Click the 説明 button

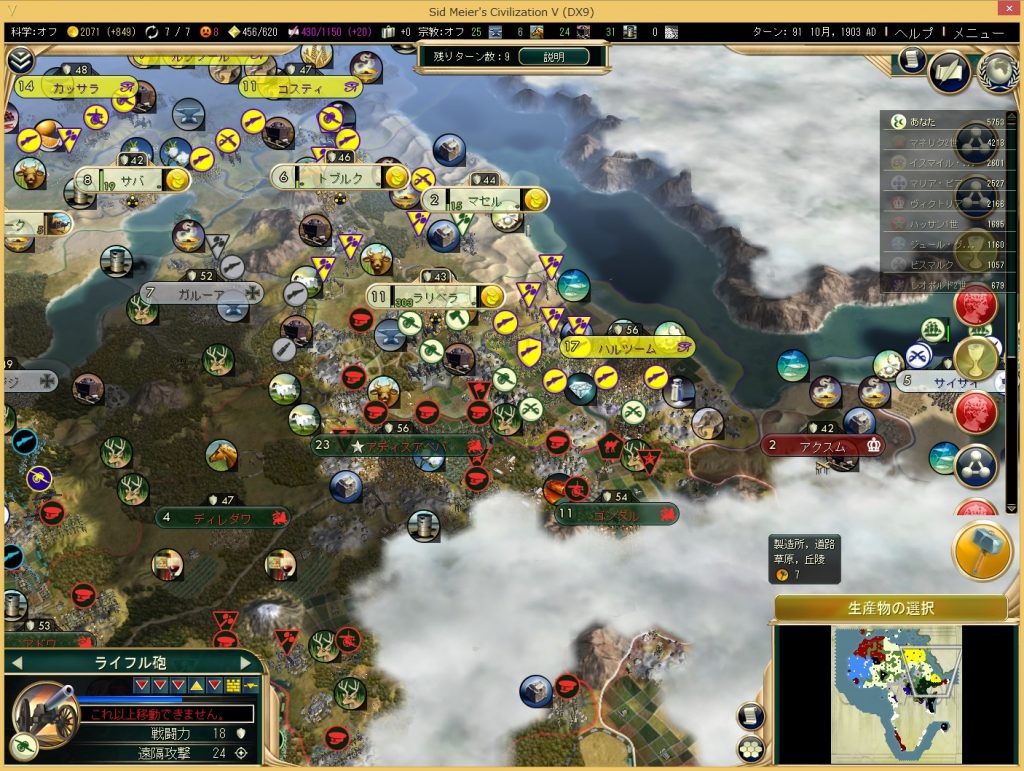pyautogui.click(x=552, y=57)
